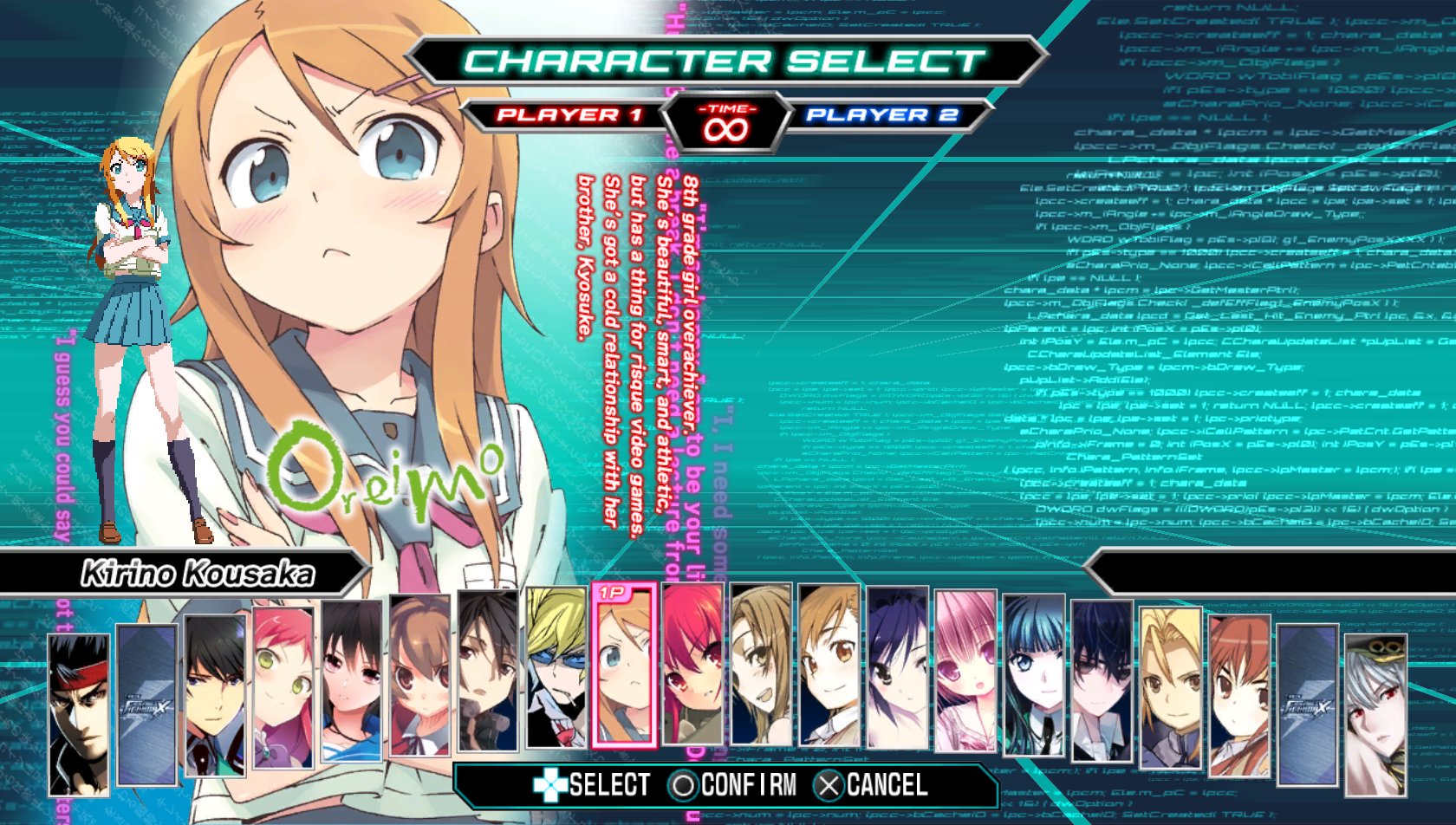Image resolution: width=1456 pixels, height=825 pixels.
Task: Pick Kirino Kousaka's portrait marked 1P
Action: tap(624, 666)
